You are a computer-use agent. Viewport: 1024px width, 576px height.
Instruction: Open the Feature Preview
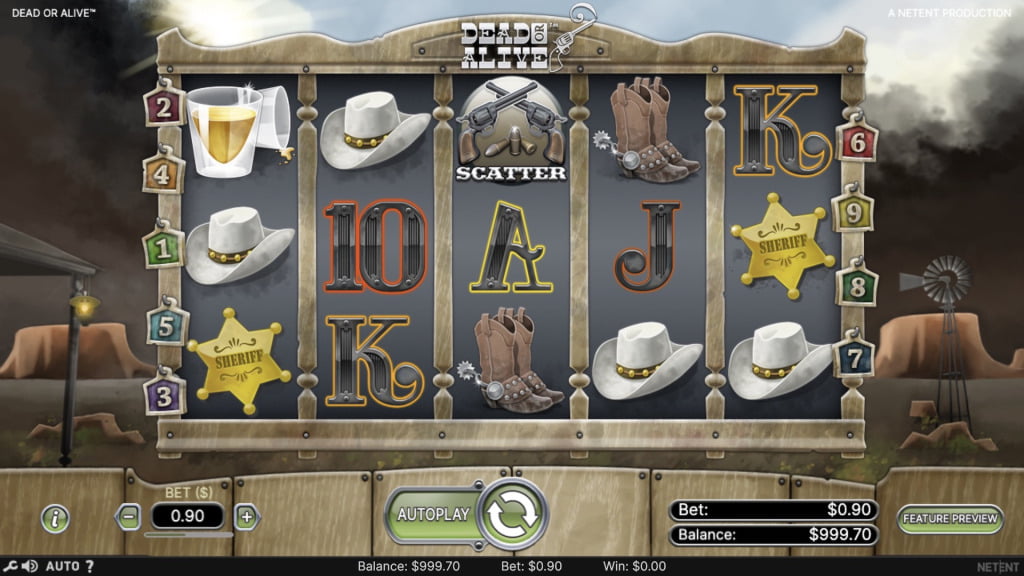click(949, 518)
